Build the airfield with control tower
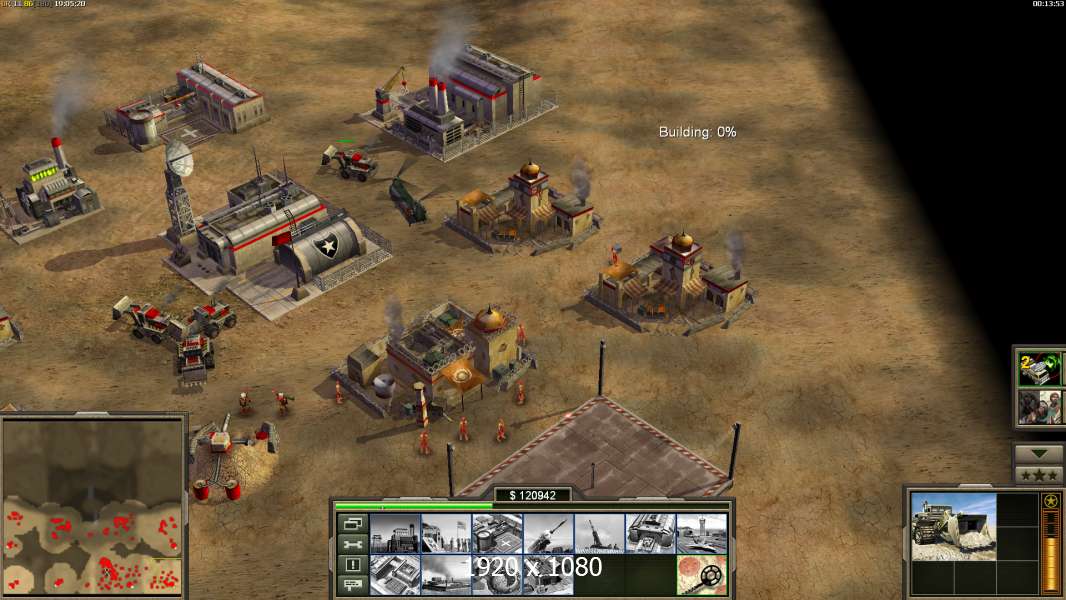This screenshot has width=1066, height=600. pos(701,533)
